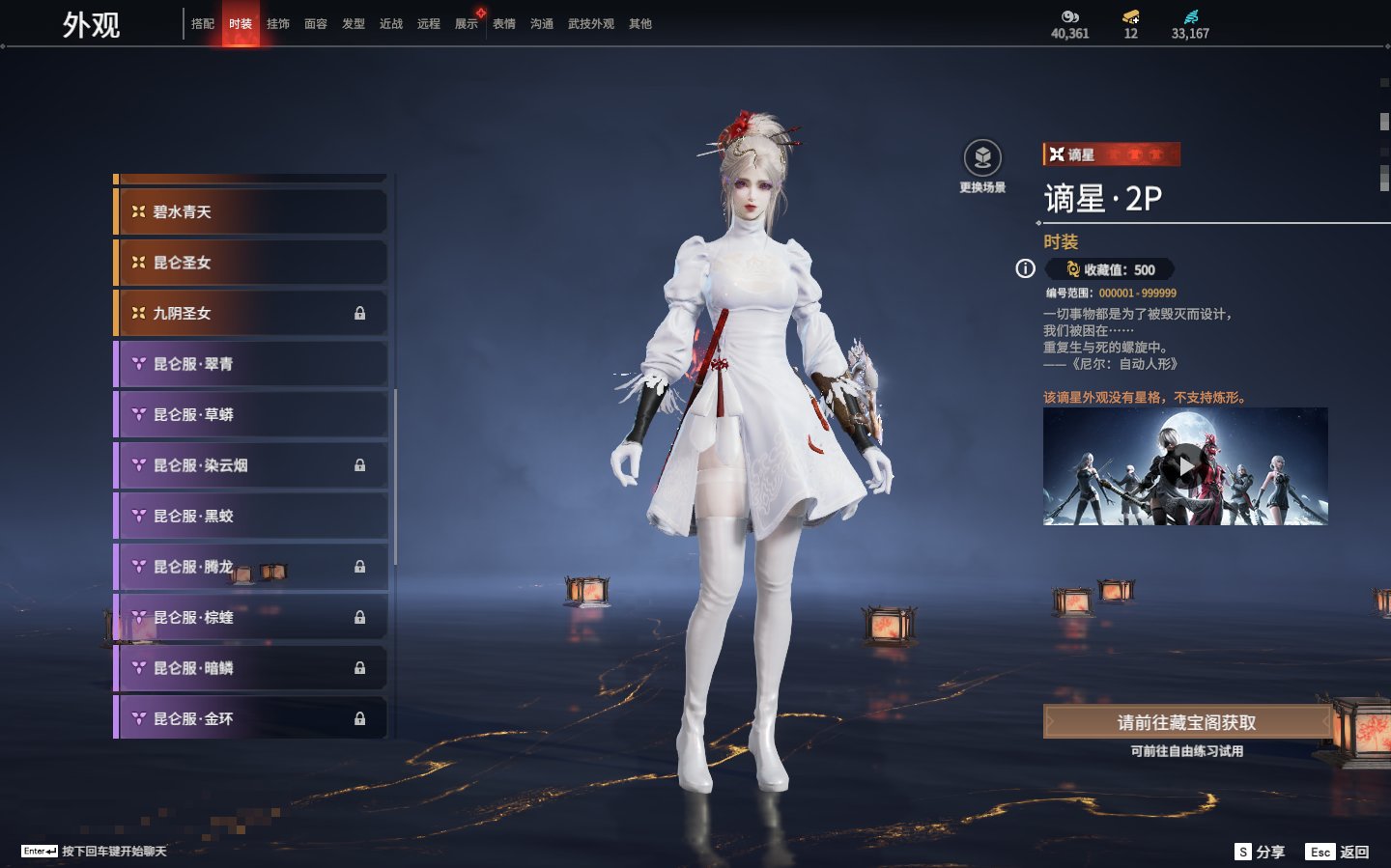The width and height of the screenshot is (1391, 868).
Task: Select the 面容 tab
Action: pos(316,24)
